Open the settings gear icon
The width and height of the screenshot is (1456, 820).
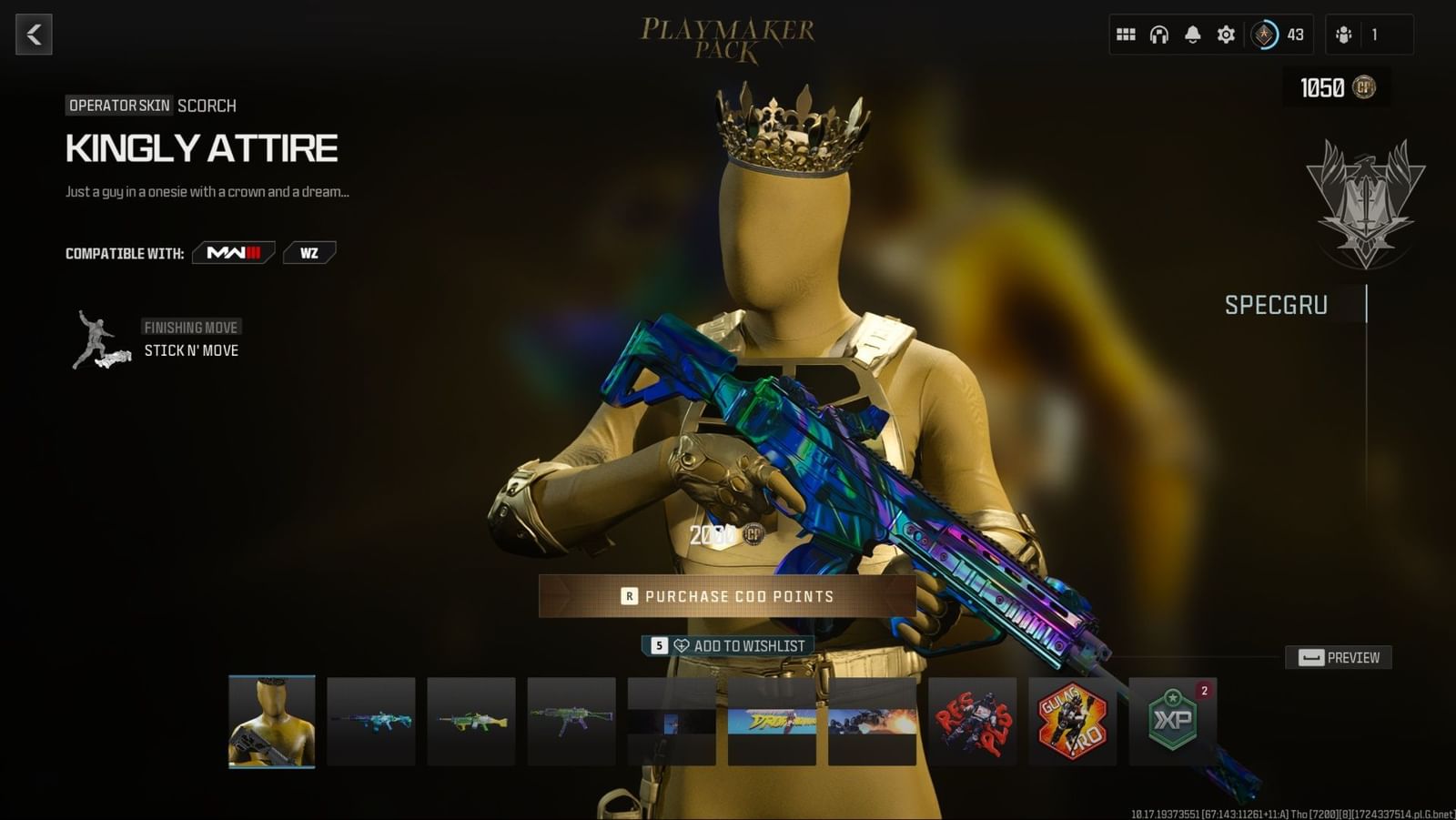pyautogui.click(x=1225, y=34)
